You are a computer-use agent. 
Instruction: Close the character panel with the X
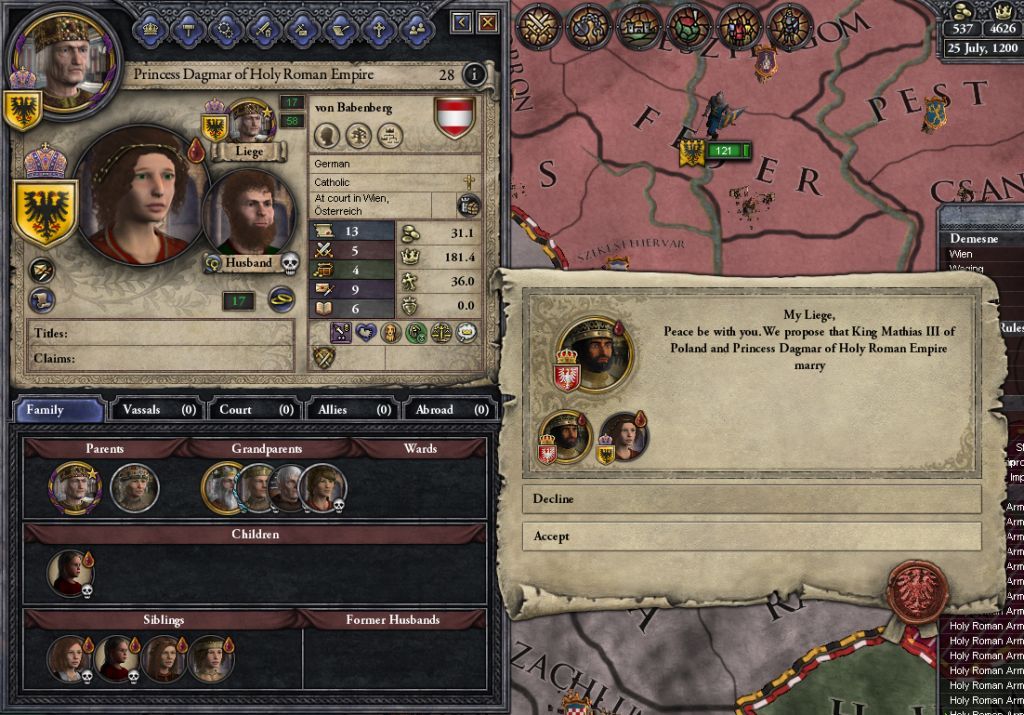click(x=487, y=22)
